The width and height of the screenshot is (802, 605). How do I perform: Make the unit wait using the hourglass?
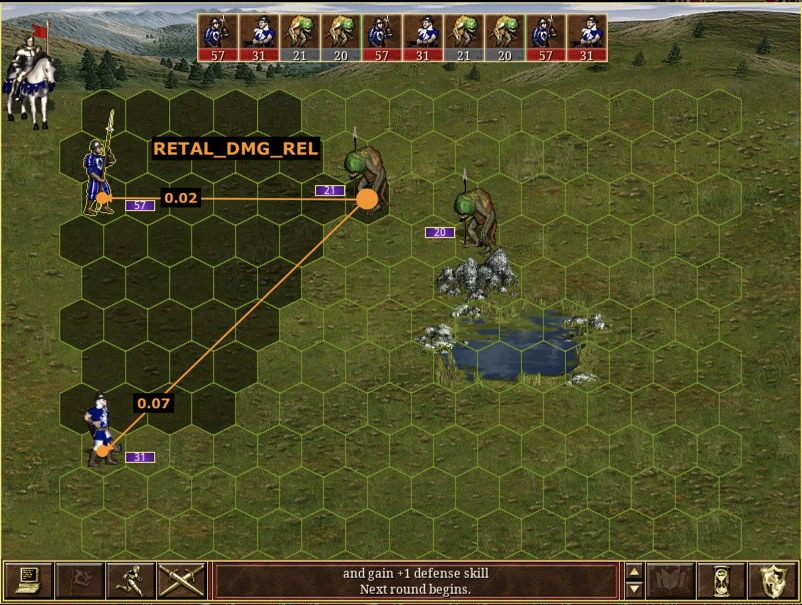(x=721, y=580)
